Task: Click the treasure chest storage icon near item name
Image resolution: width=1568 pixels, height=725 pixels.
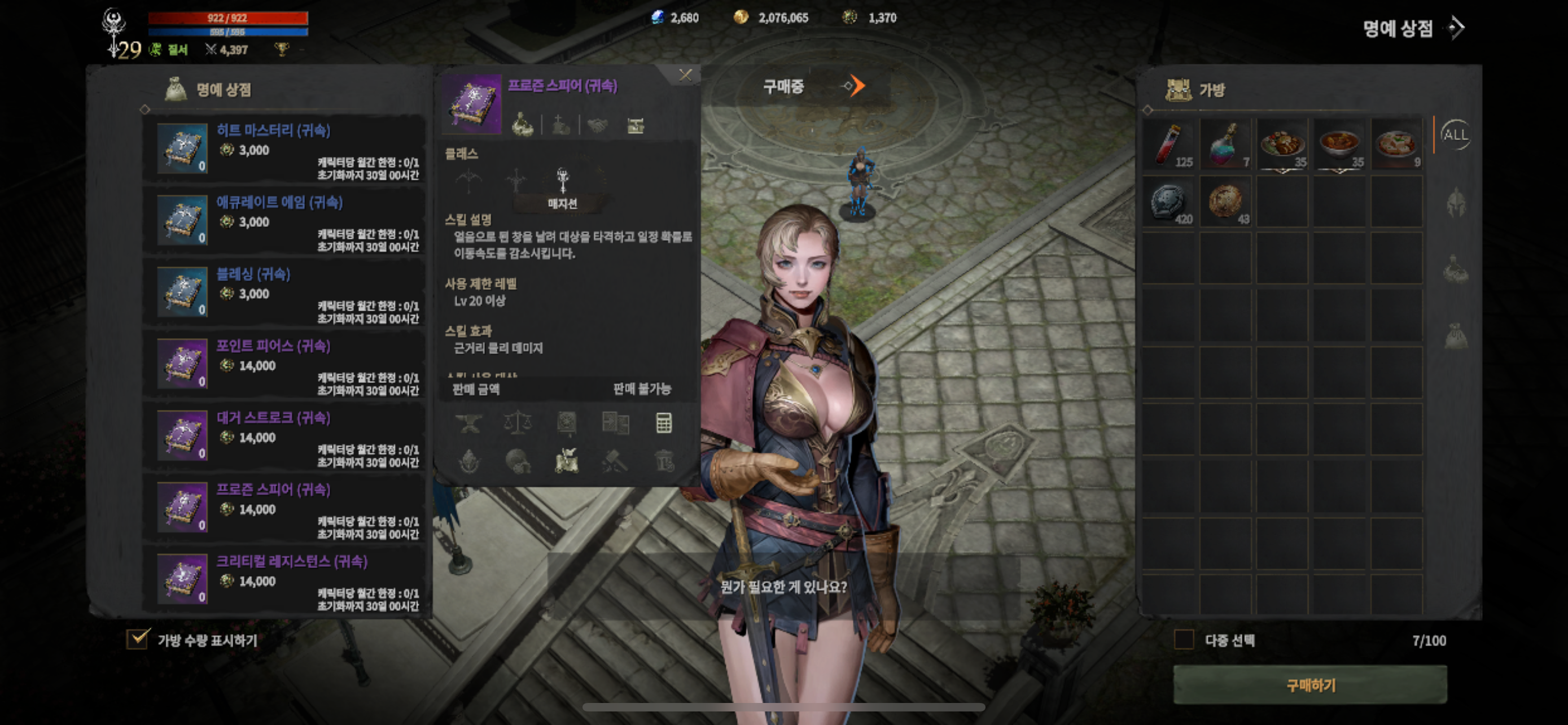Action: 636,126
